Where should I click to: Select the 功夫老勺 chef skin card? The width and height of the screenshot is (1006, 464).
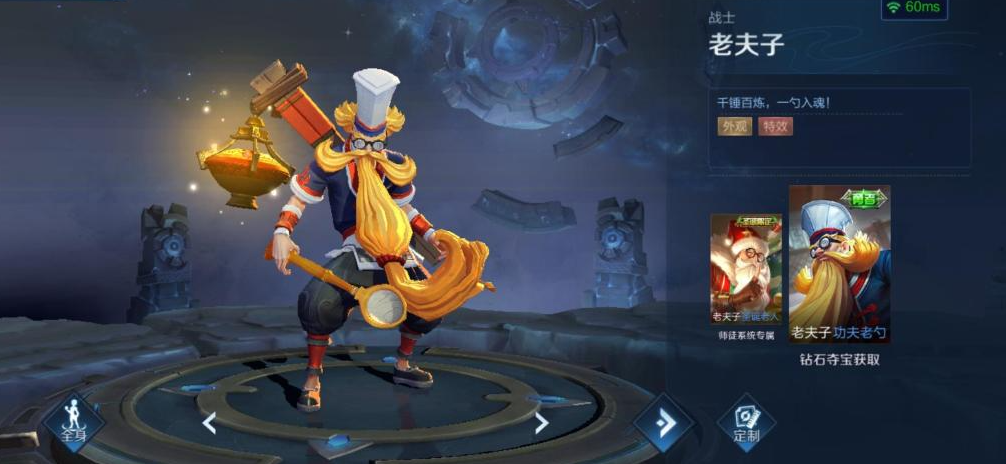coord(839,265)
